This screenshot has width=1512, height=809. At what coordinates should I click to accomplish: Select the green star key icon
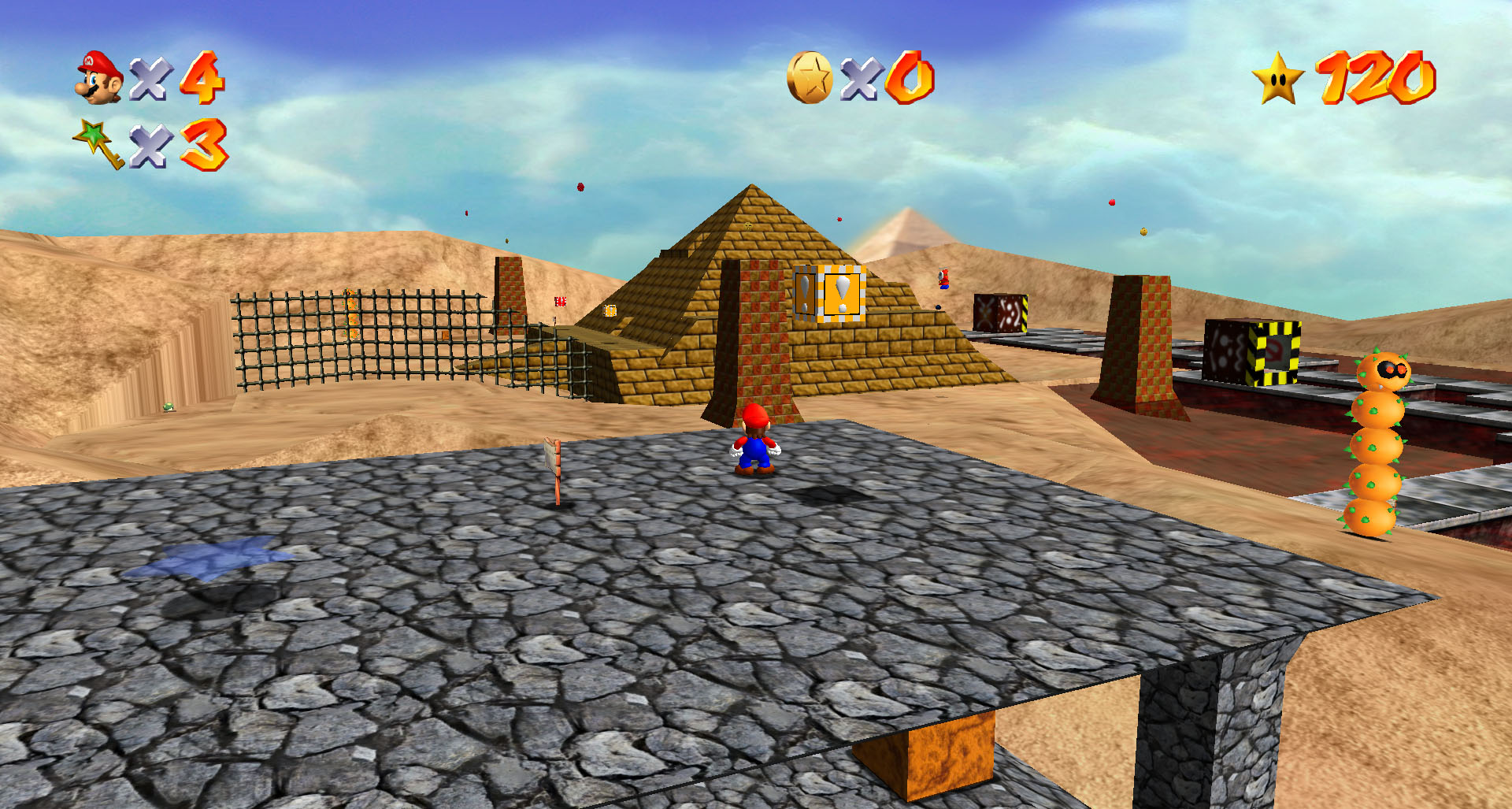click(99, 143)
